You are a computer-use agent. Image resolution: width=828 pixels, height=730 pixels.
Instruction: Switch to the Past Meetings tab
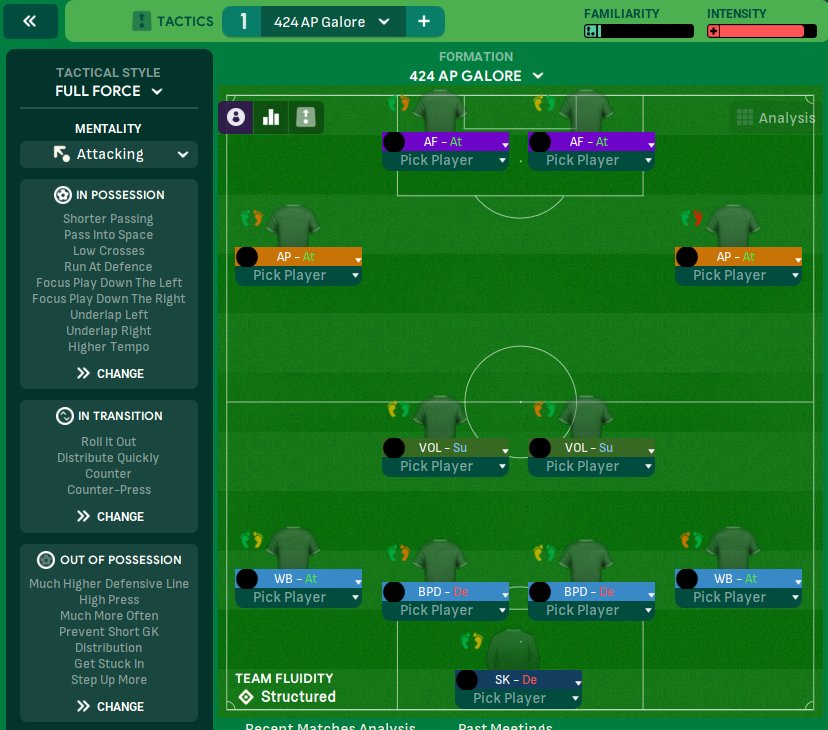505,727
